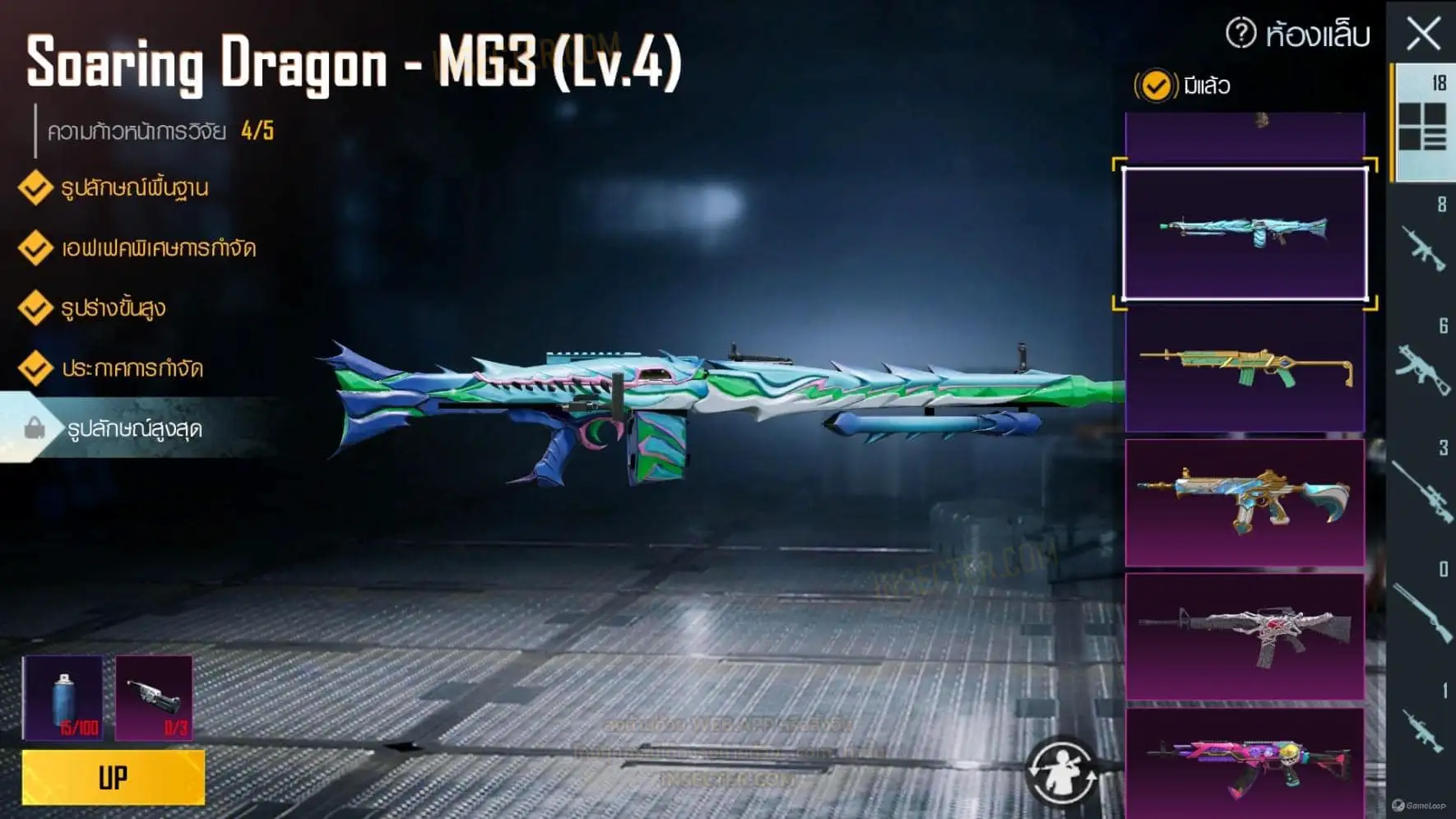This screenshot has height=819, width=1456.
Task: Activate the character rotate preview button
Action: 1061,771
